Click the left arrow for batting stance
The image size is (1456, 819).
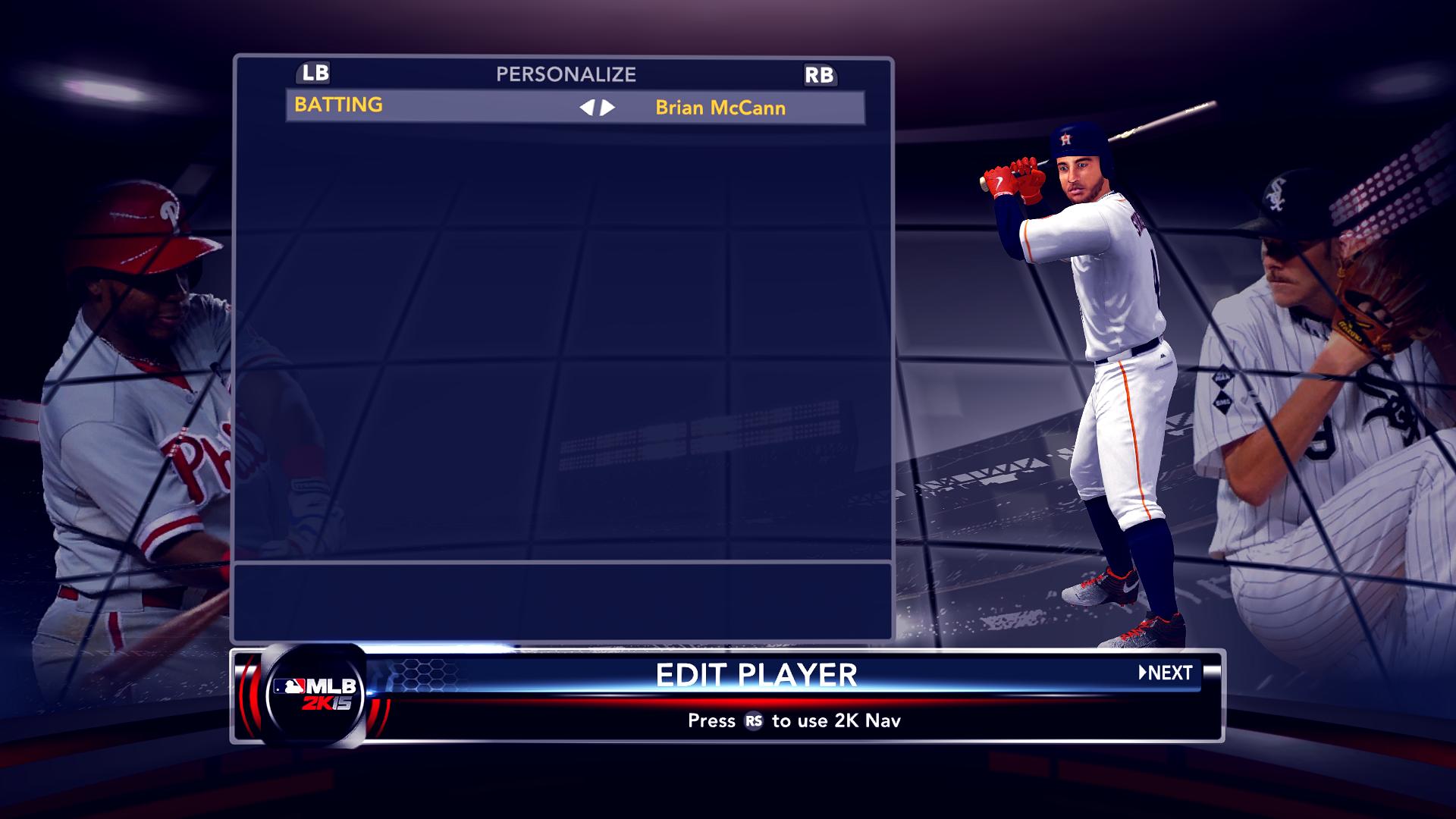coord(586,108)
